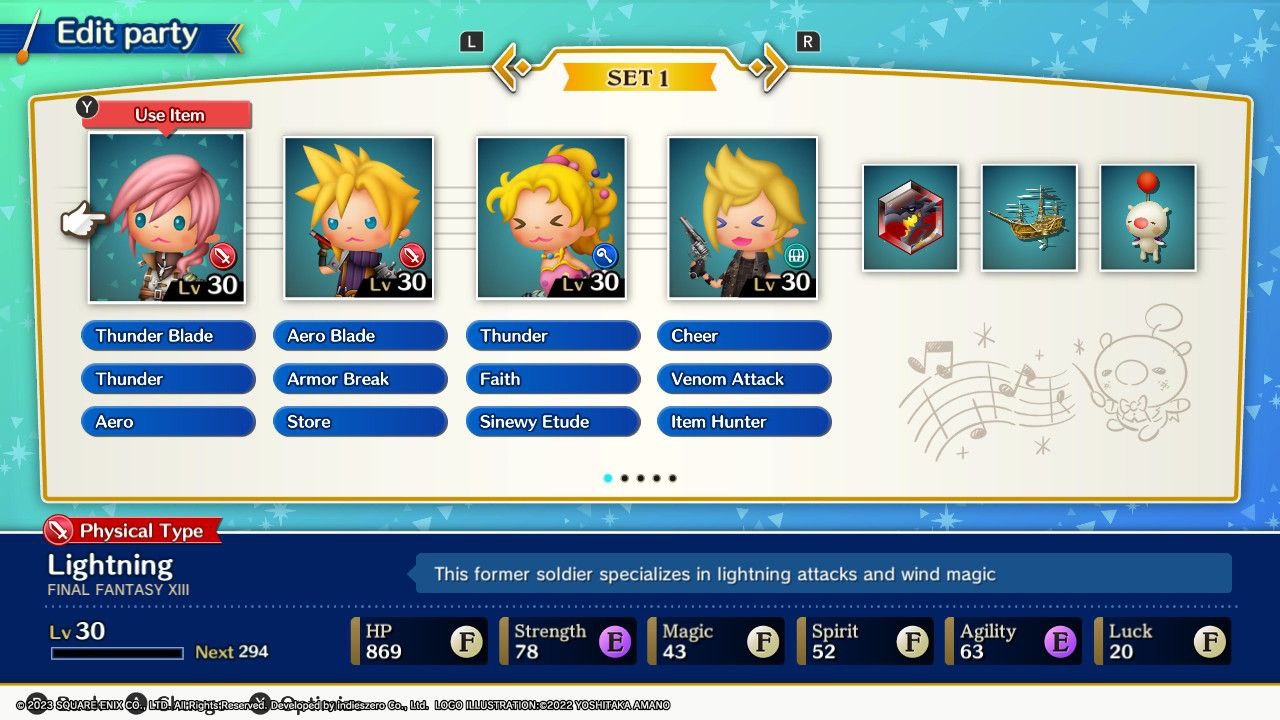
Task: Choose the Cheer ability
Action: coord(744,336)
